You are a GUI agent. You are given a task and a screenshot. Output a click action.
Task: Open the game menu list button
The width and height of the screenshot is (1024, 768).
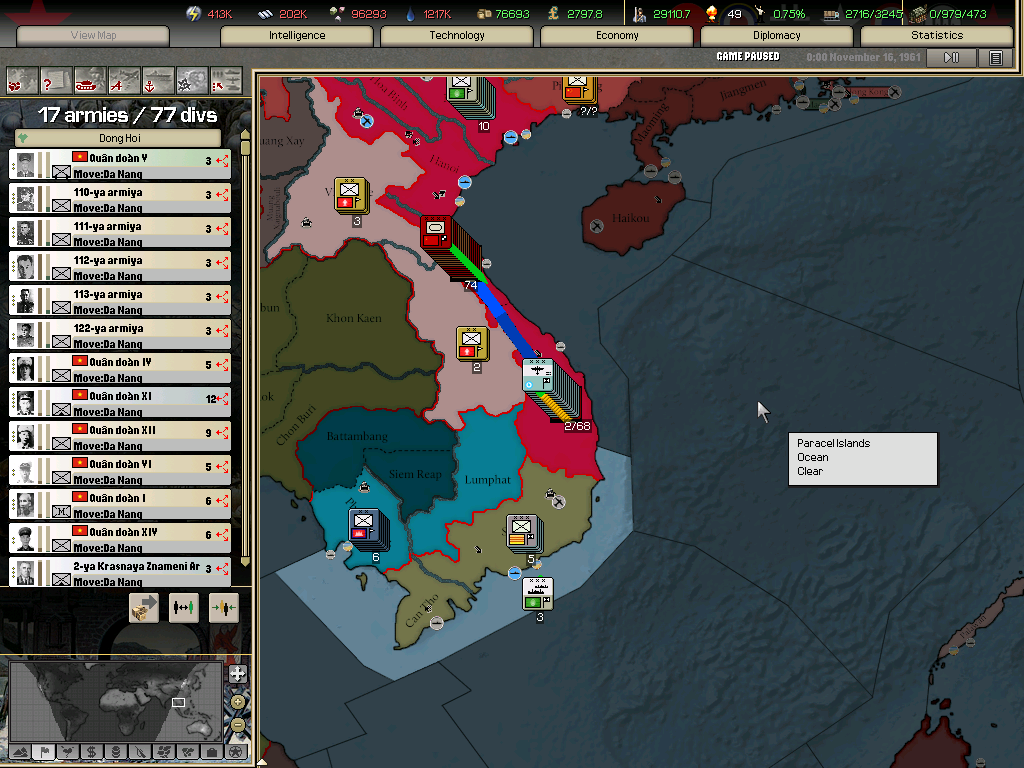[x=995, y=58]
